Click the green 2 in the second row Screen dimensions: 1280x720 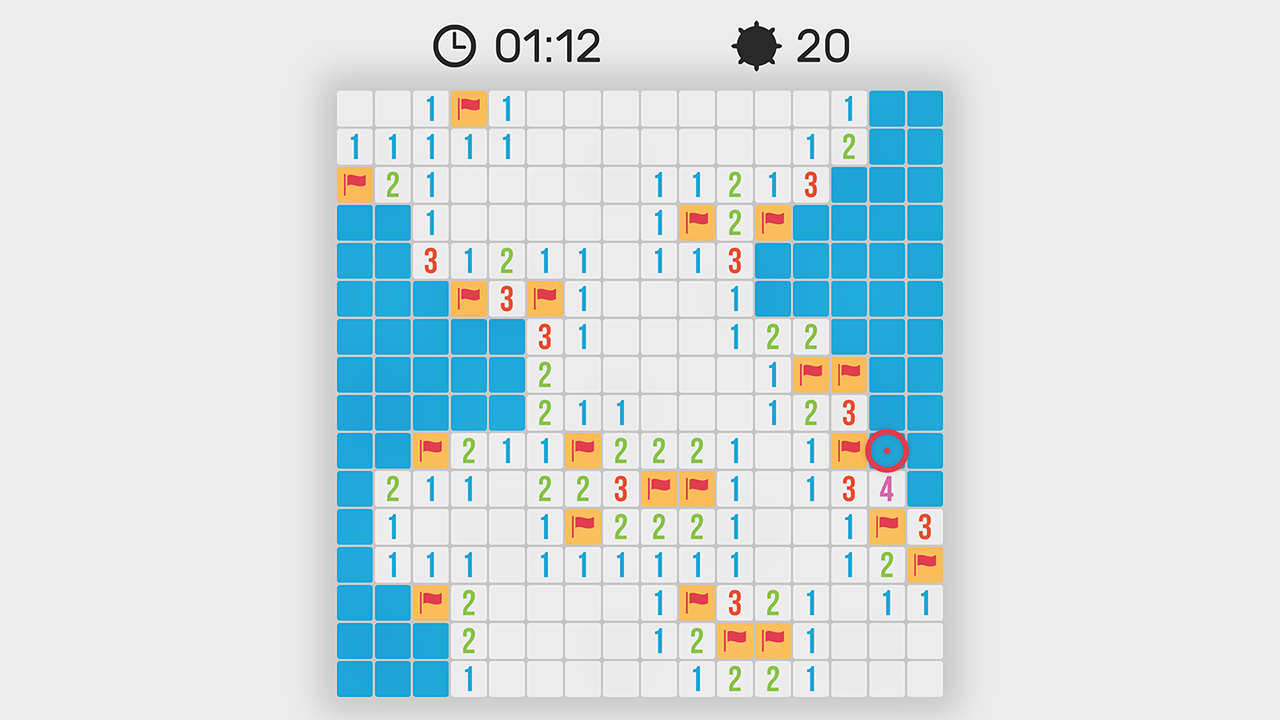click(x=847, y=146)
